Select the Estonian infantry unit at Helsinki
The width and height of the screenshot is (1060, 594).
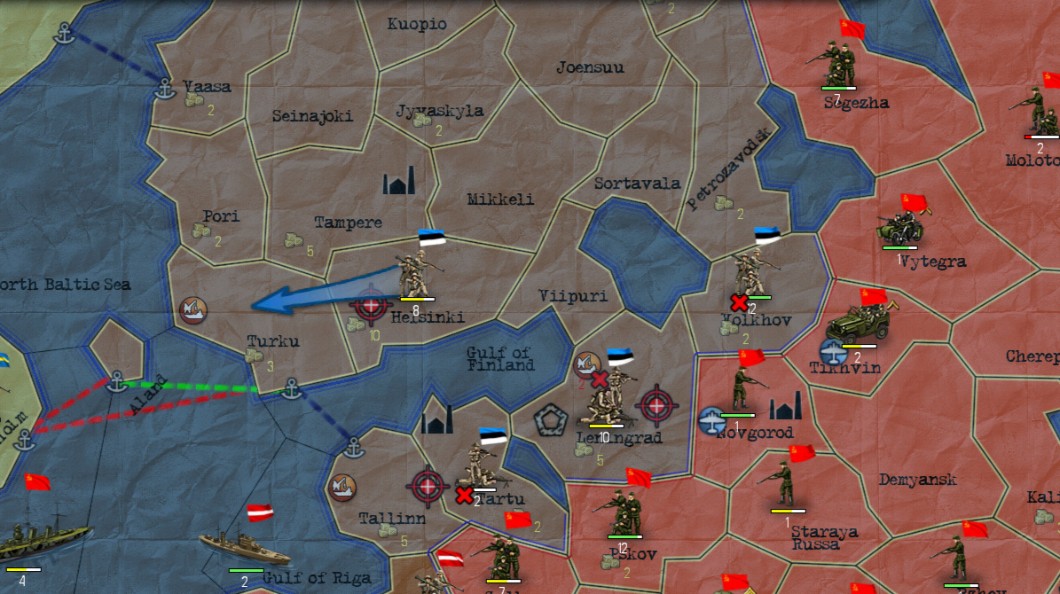[x=415, y=271]
